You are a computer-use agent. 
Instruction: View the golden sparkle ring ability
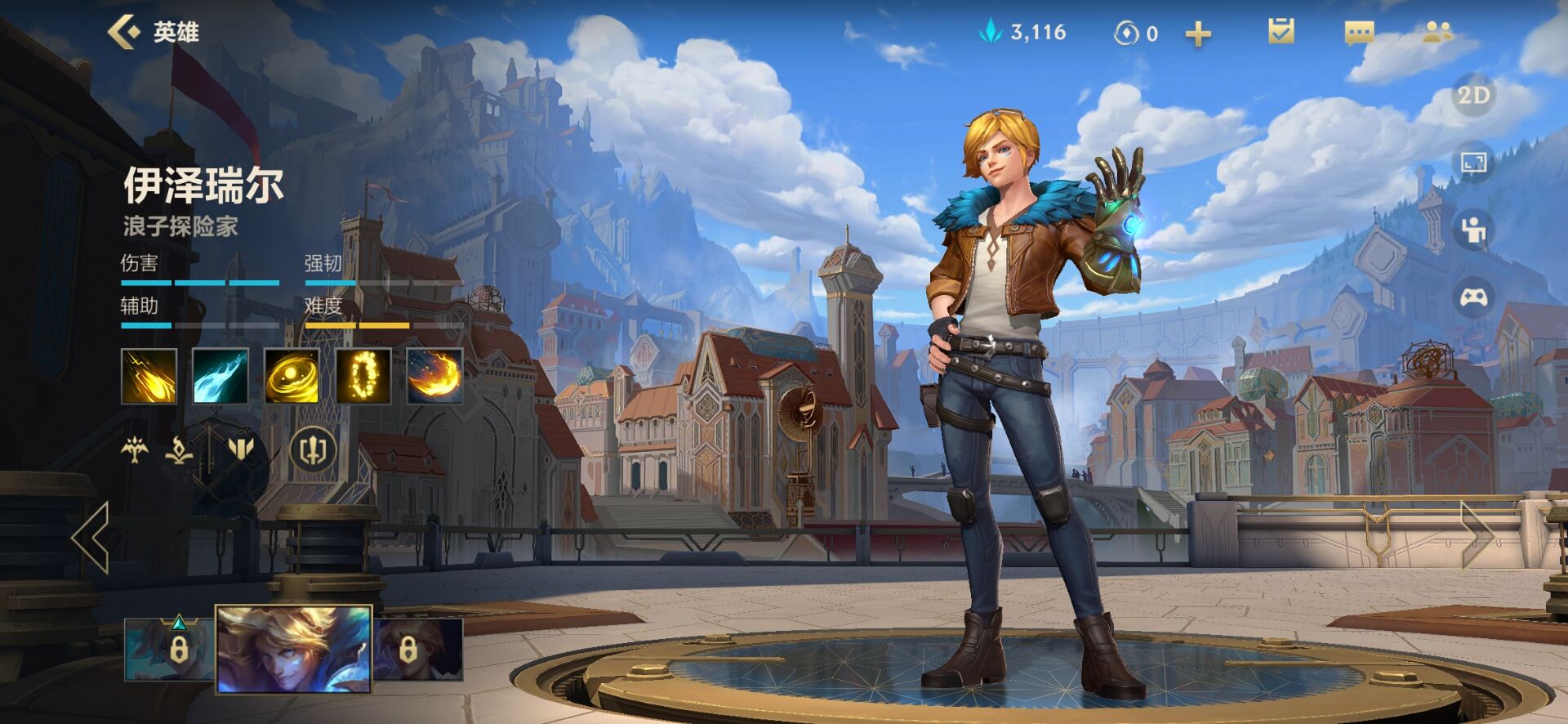pos(363,376)
